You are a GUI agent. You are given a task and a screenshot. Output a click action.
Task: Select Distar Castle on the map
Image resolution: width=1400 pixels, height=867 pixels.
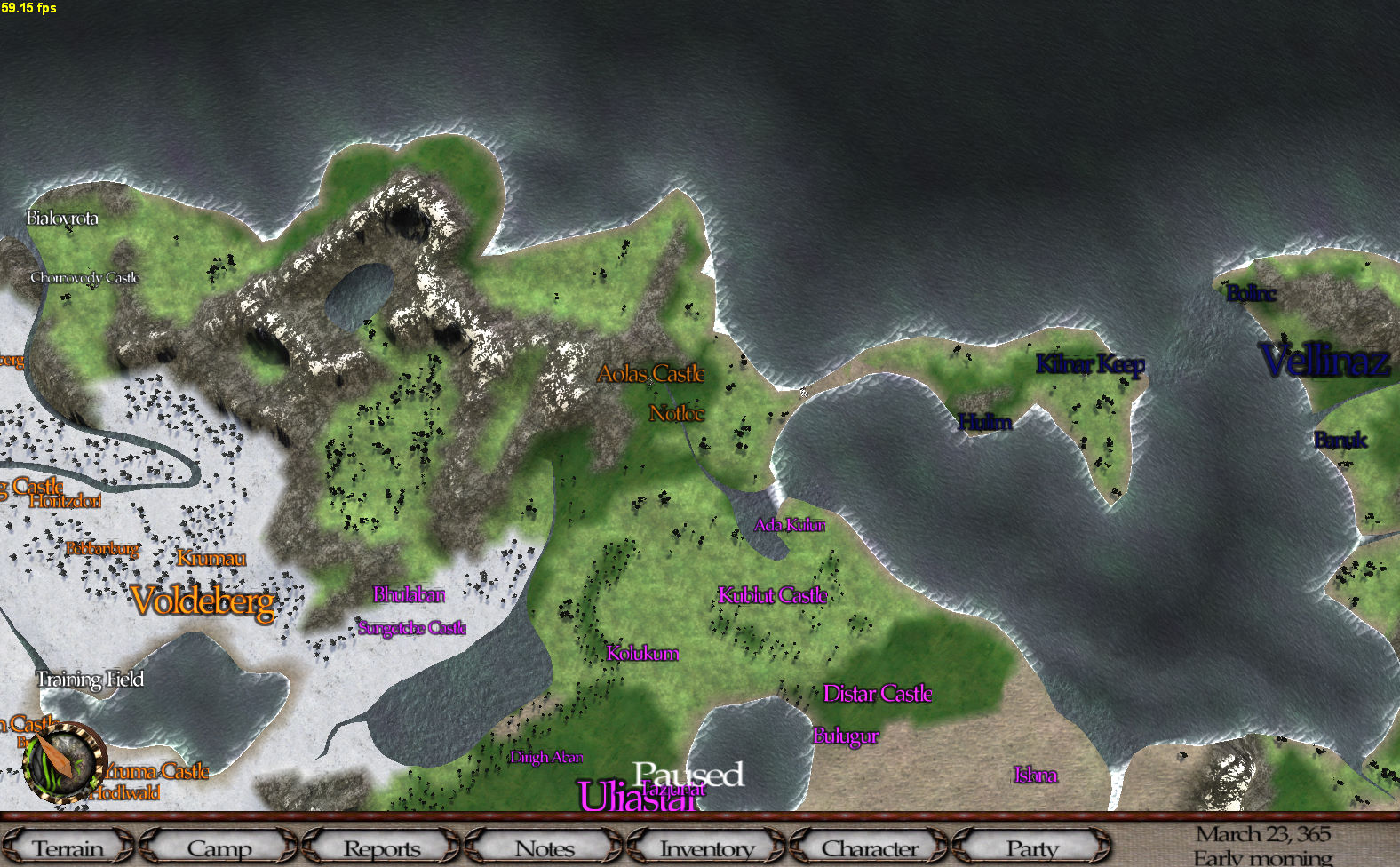(878, 694)
